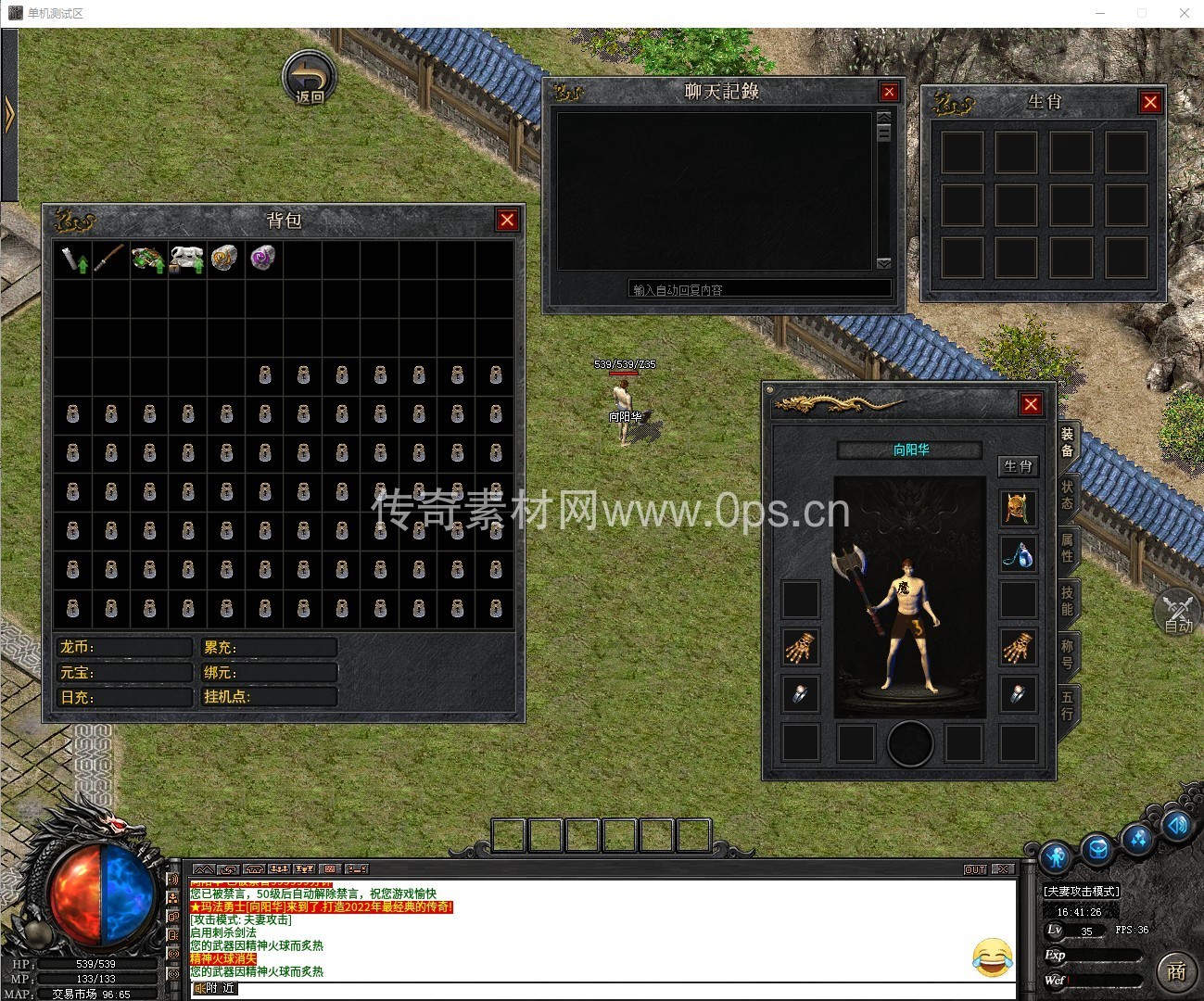This screenshot has width=1204, height=1001.
Task: Close the 生肖 zodiac window
Action: pyautogui.click(x=1150, y=102)
